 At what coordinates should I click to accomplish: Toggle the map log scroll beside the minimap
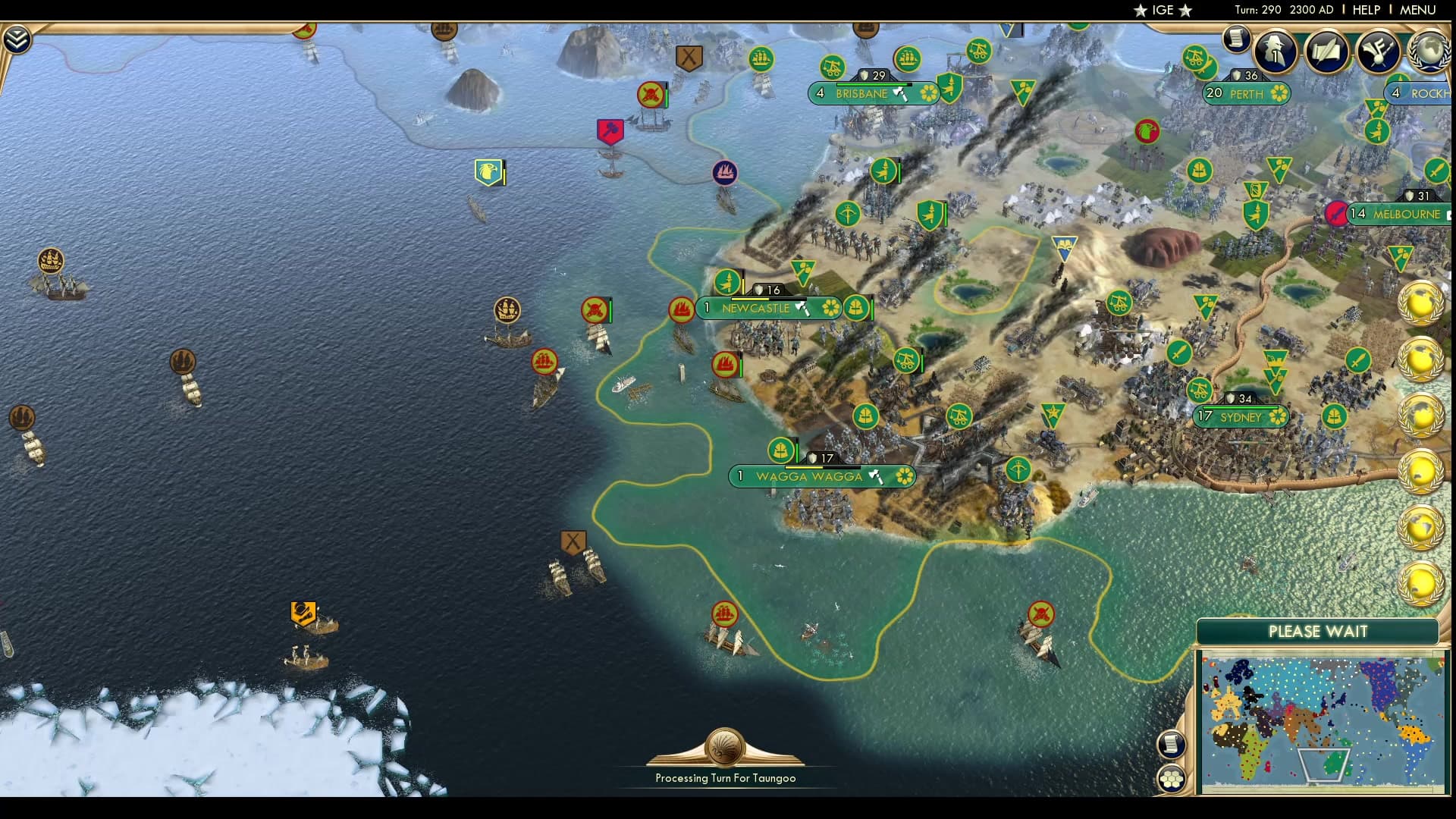[1172, 743]
